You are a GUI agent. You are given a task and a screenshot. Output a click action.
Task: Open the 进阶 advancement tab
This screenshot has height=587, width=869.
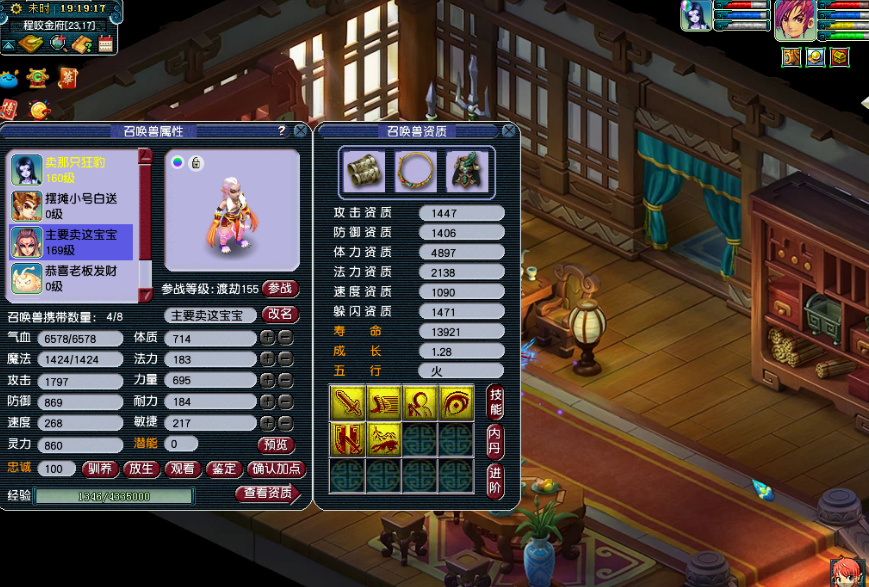[495, 478]
